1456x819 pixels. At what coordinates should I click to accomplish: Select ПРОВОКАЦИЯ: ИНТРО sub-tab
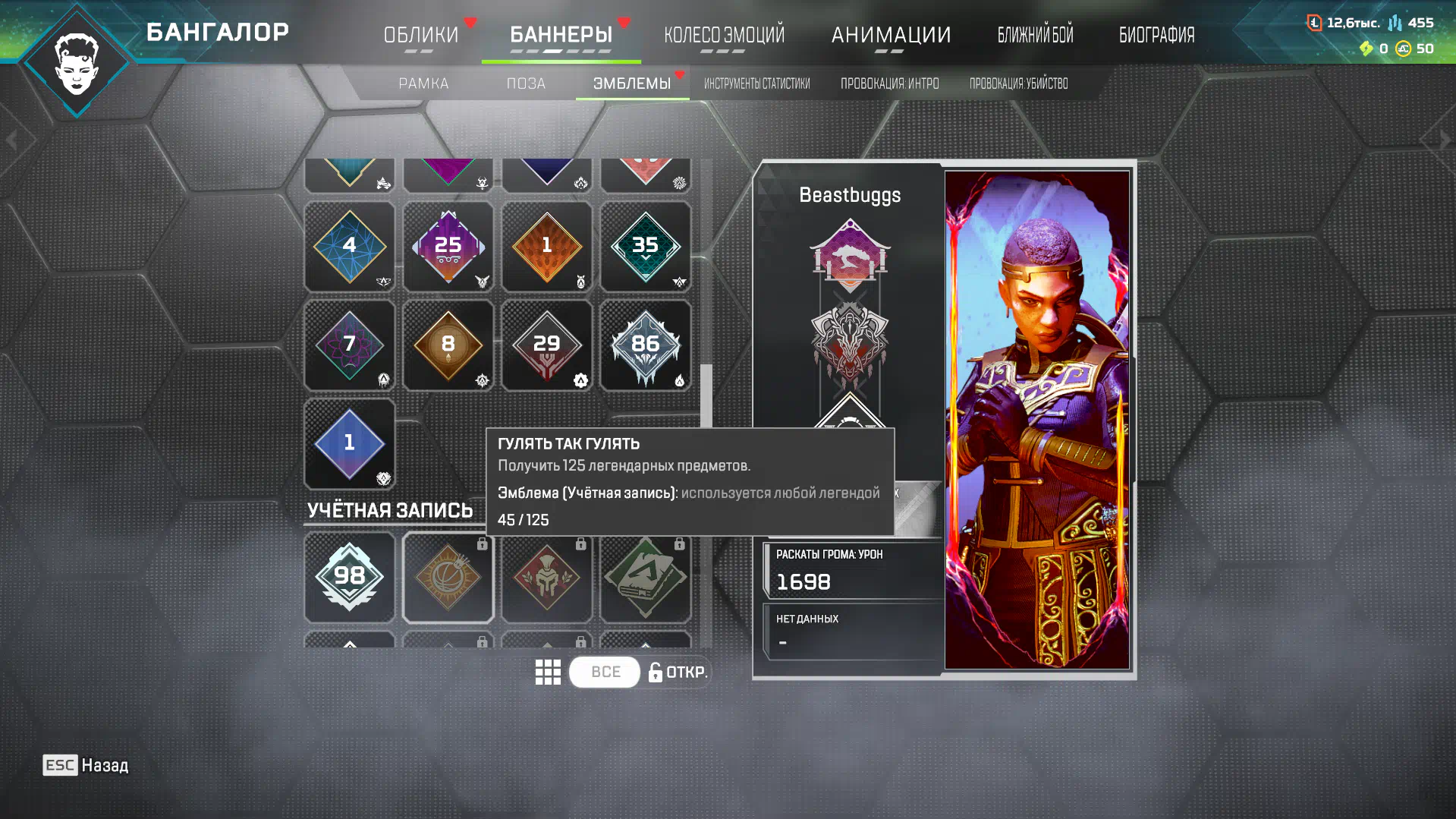889,83
